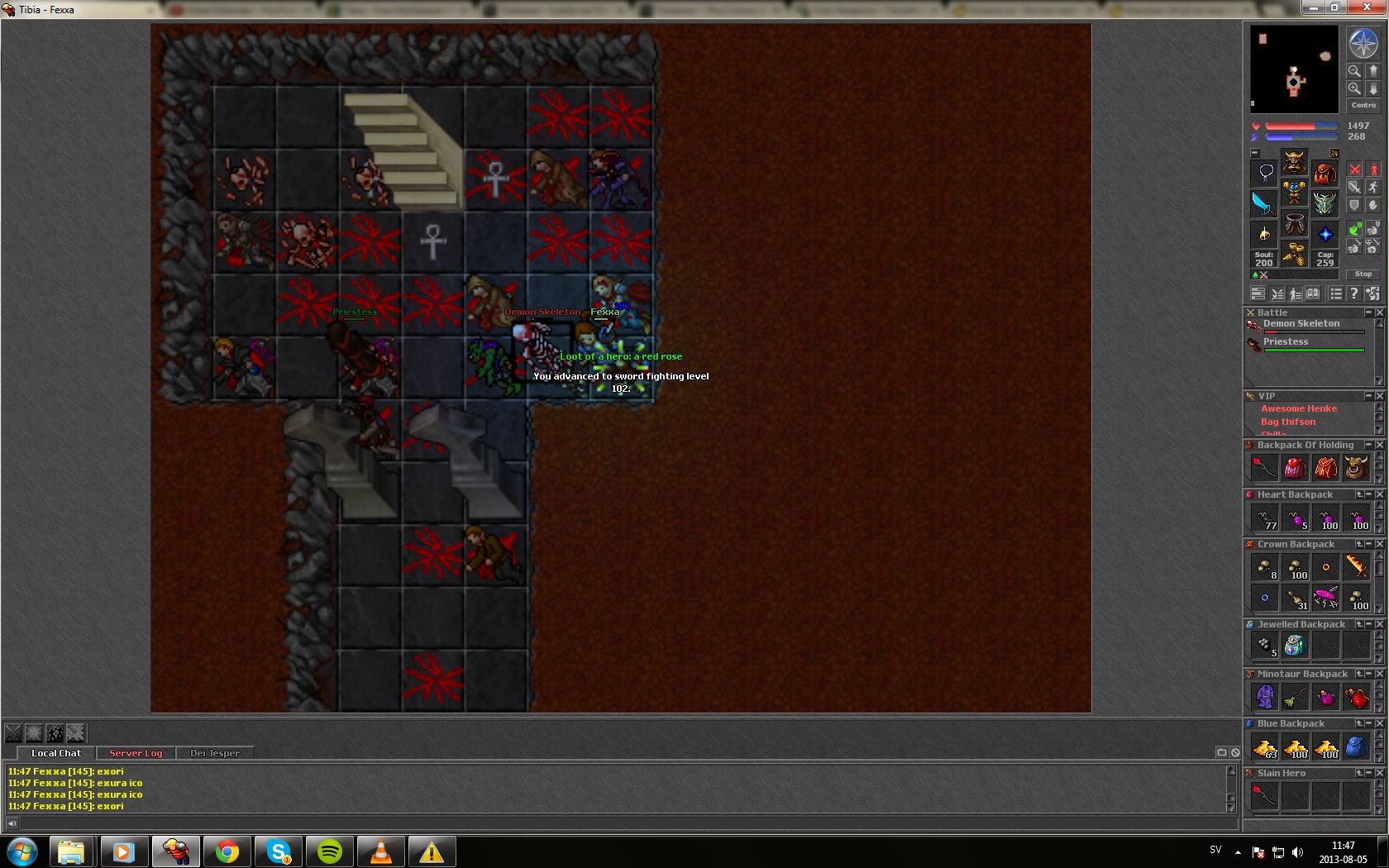The height and width of the screenshot is (868, 1389).
Task: Target Demon Skeleton in the Battle list
Action: (1301, 324)
